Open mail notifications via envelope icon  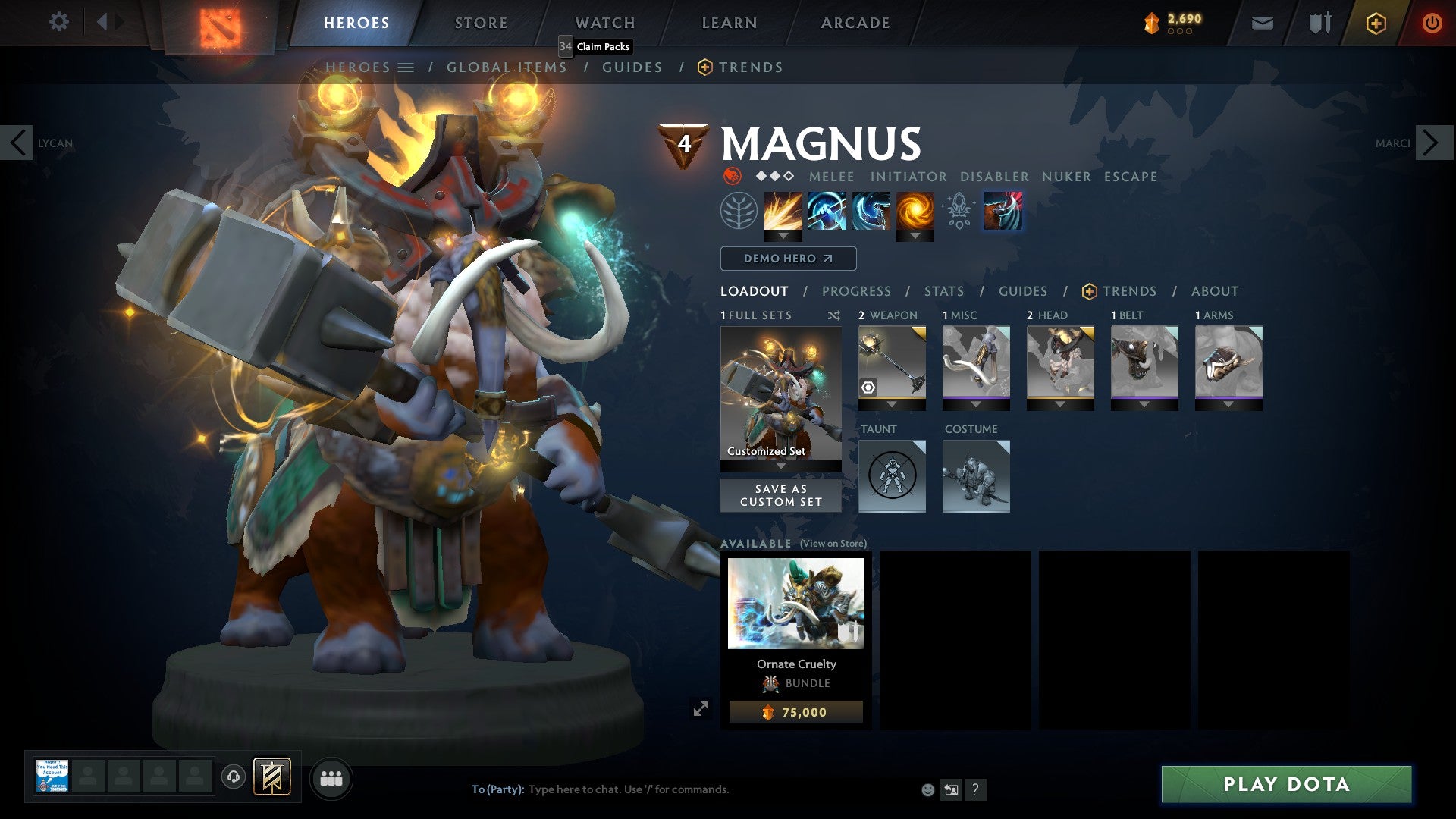pyautogui.click(x=1261, y=22)
